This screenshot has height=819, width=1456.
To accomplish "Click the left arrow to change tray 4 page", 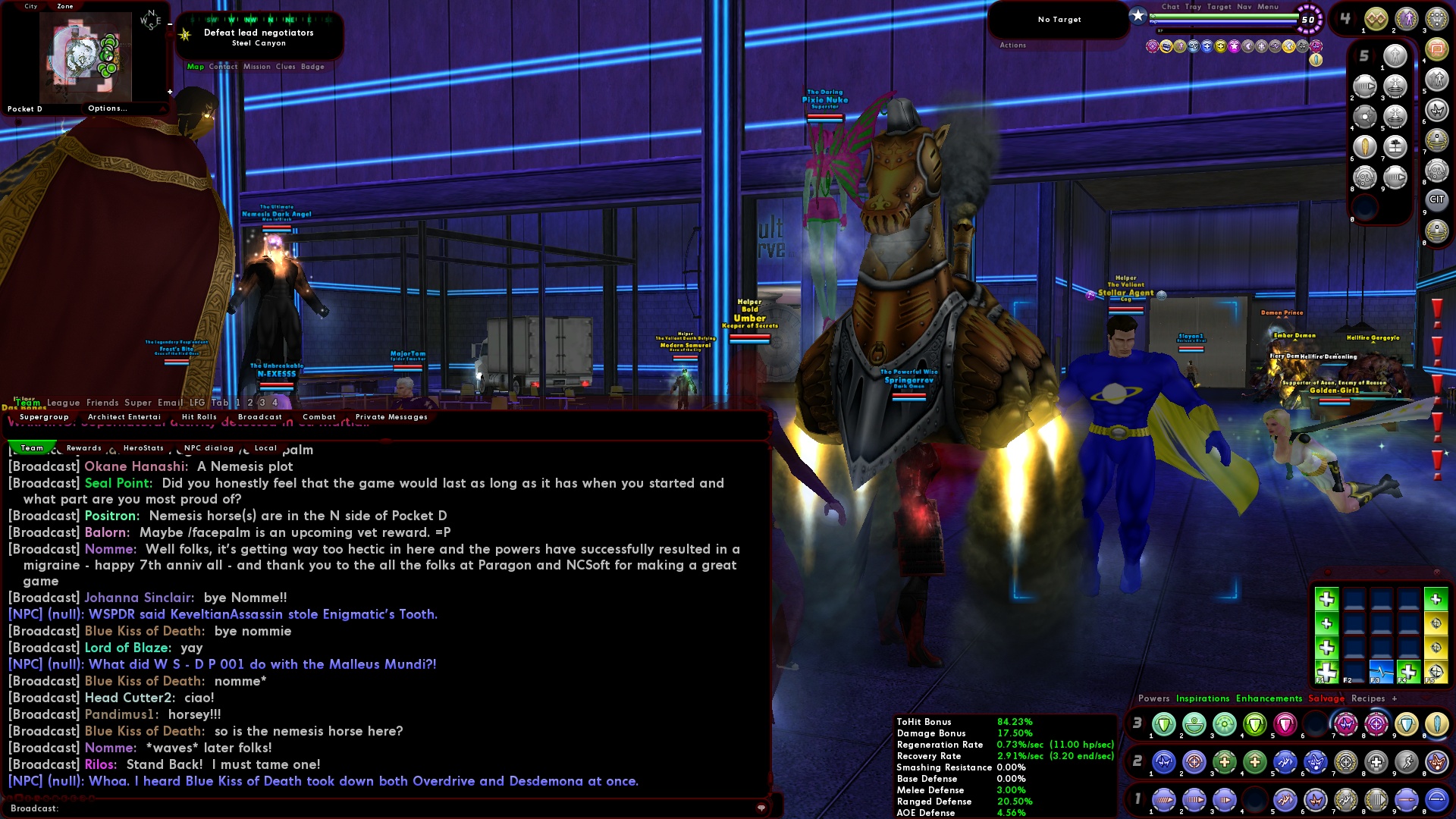I will pos(1335,19).
